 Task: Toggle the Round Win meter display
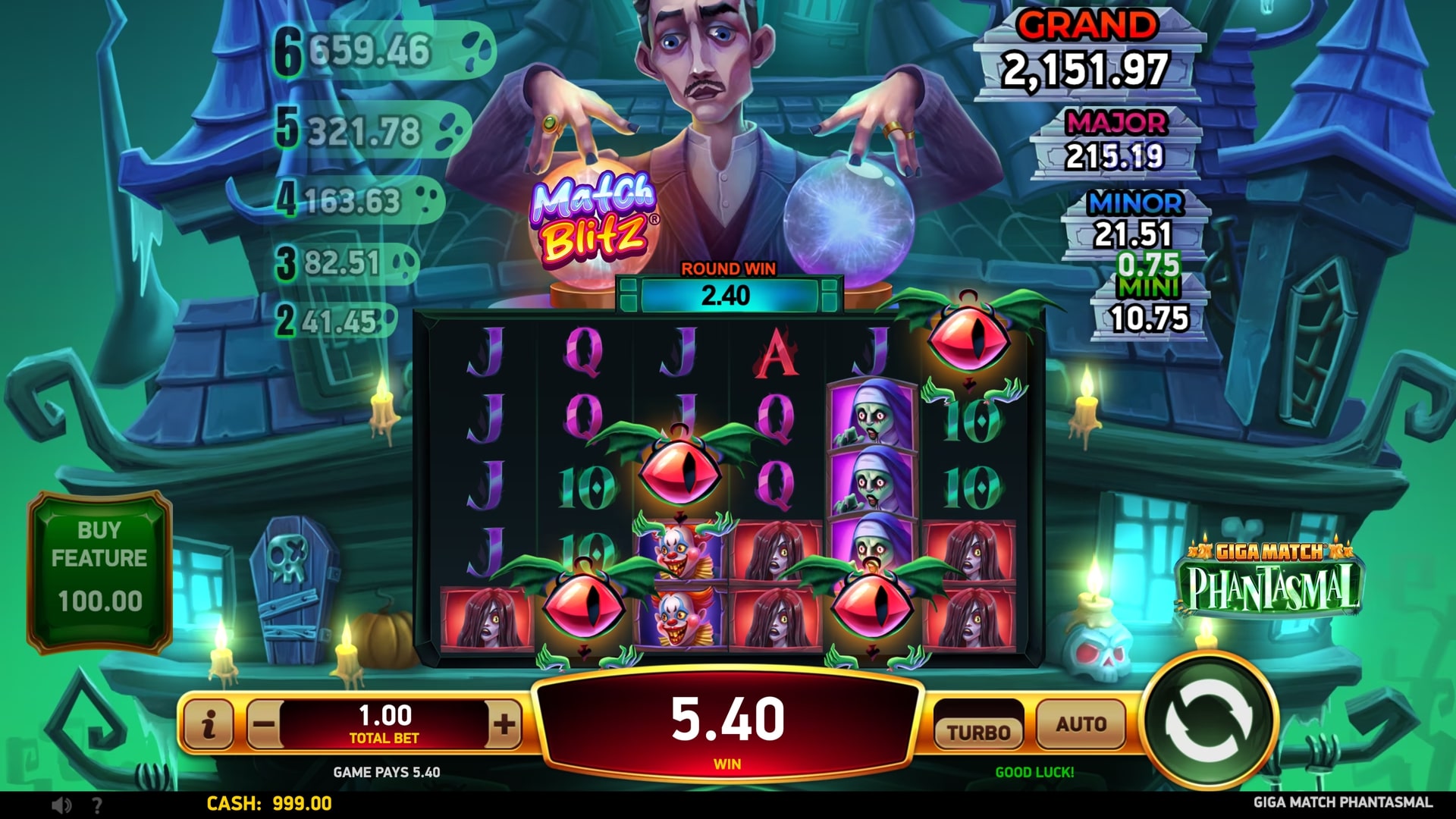tap(730, 268)
